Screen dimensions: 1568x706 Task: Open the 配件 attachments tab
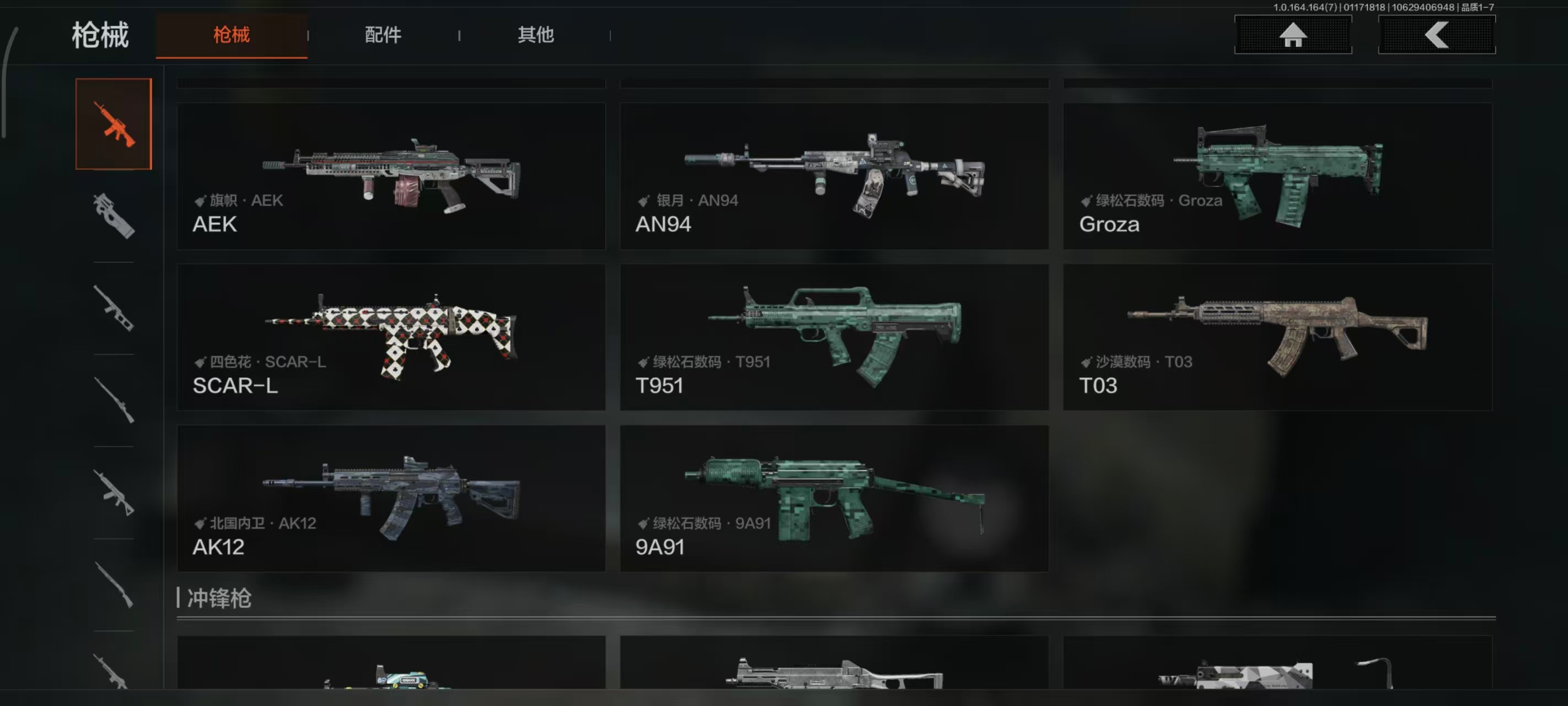tap(383, 35)
